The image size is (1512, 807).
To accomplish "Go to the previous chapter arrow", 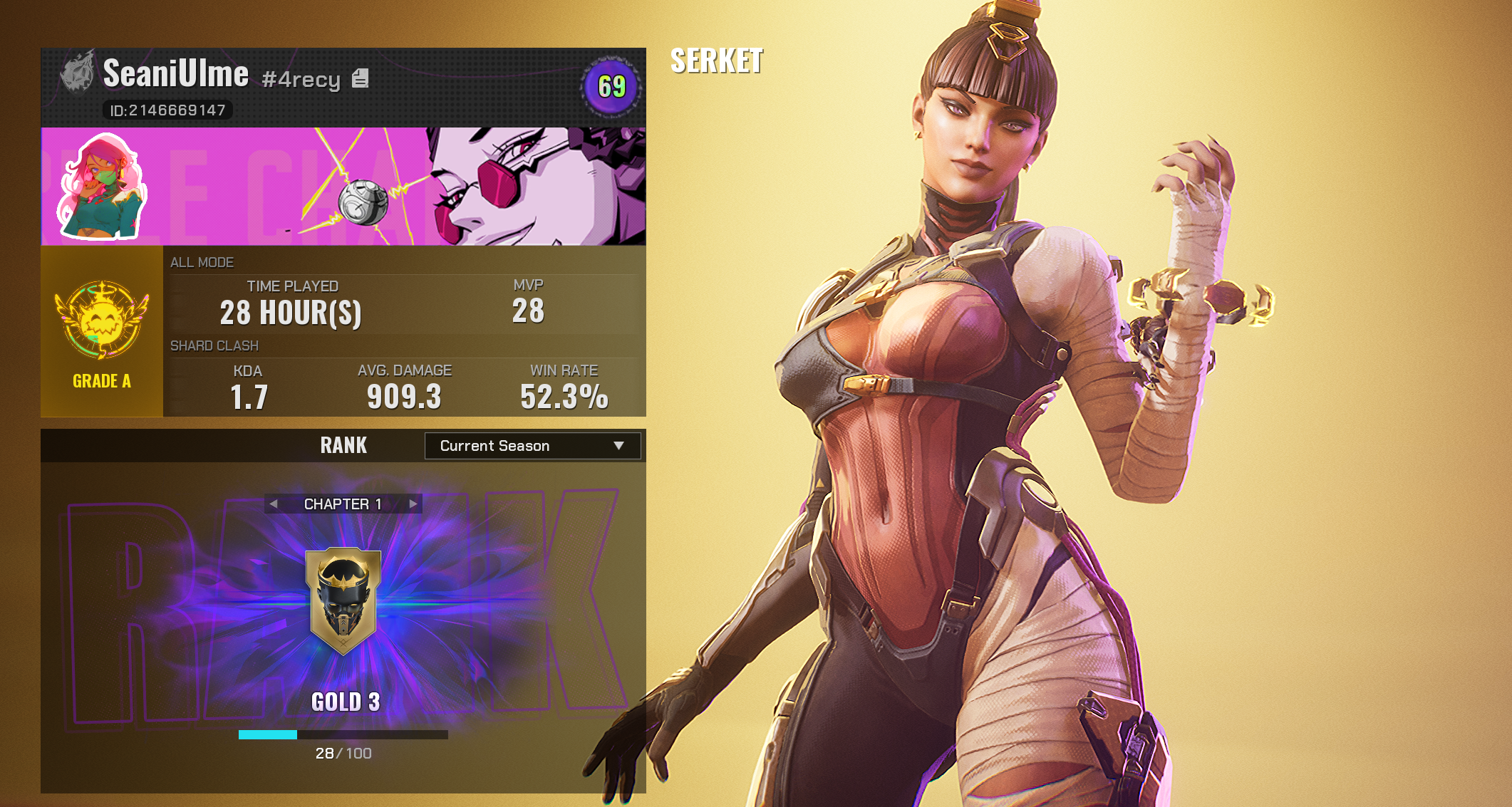I will point(274,504).
